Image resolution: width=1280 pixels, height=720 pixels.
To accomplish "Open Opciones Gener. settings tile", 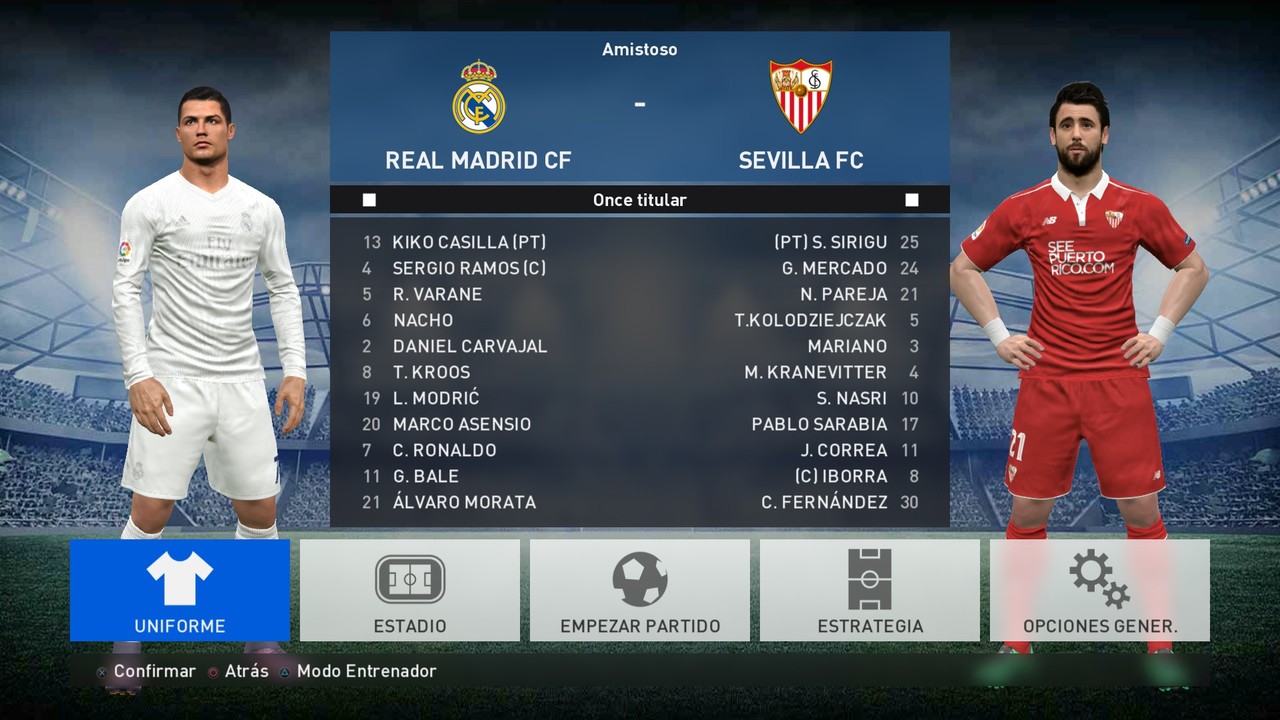I will pos(1100,590).
